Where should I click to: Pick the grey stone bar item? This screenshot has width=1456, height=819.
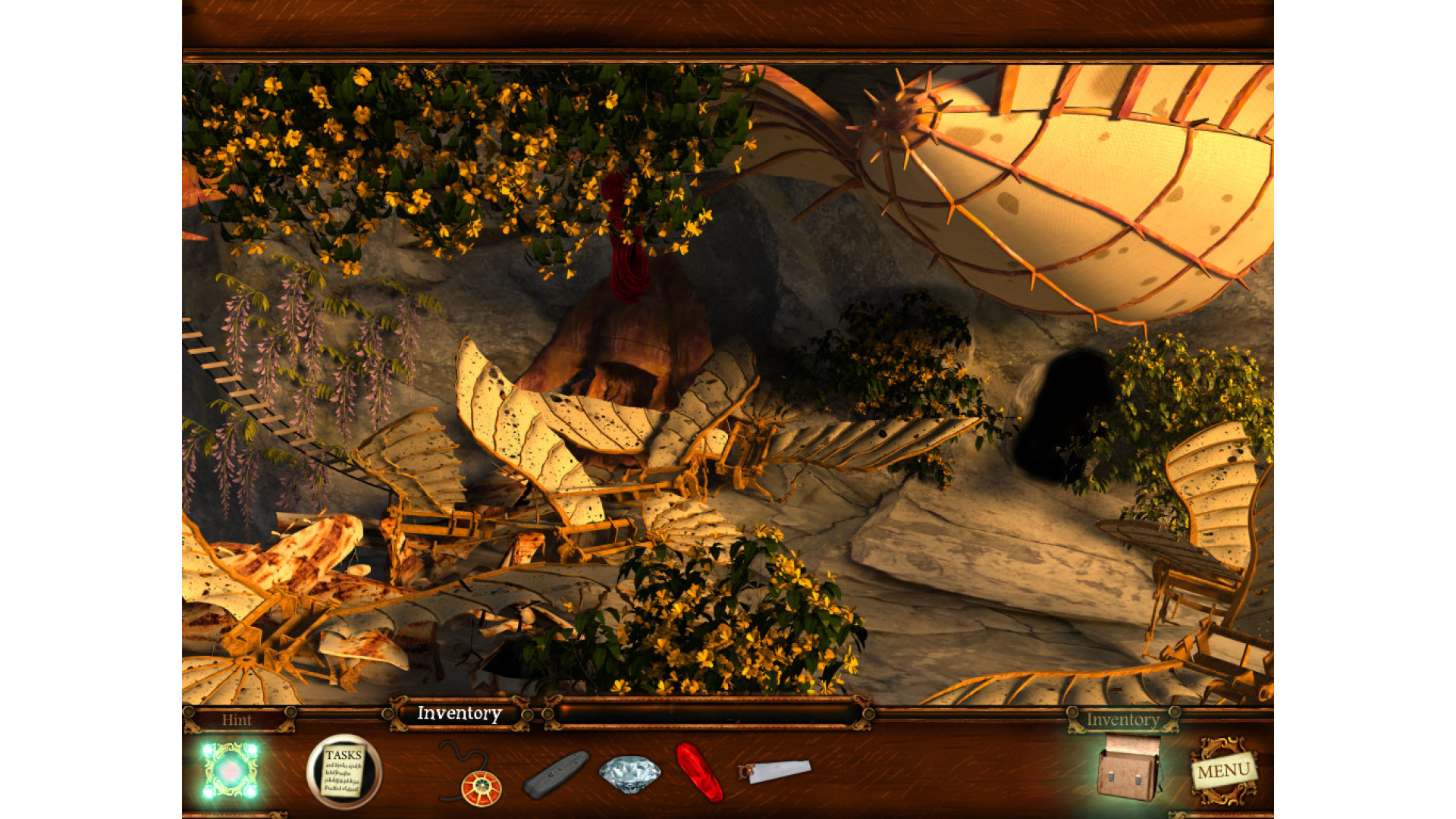click(x=556, y=773)
